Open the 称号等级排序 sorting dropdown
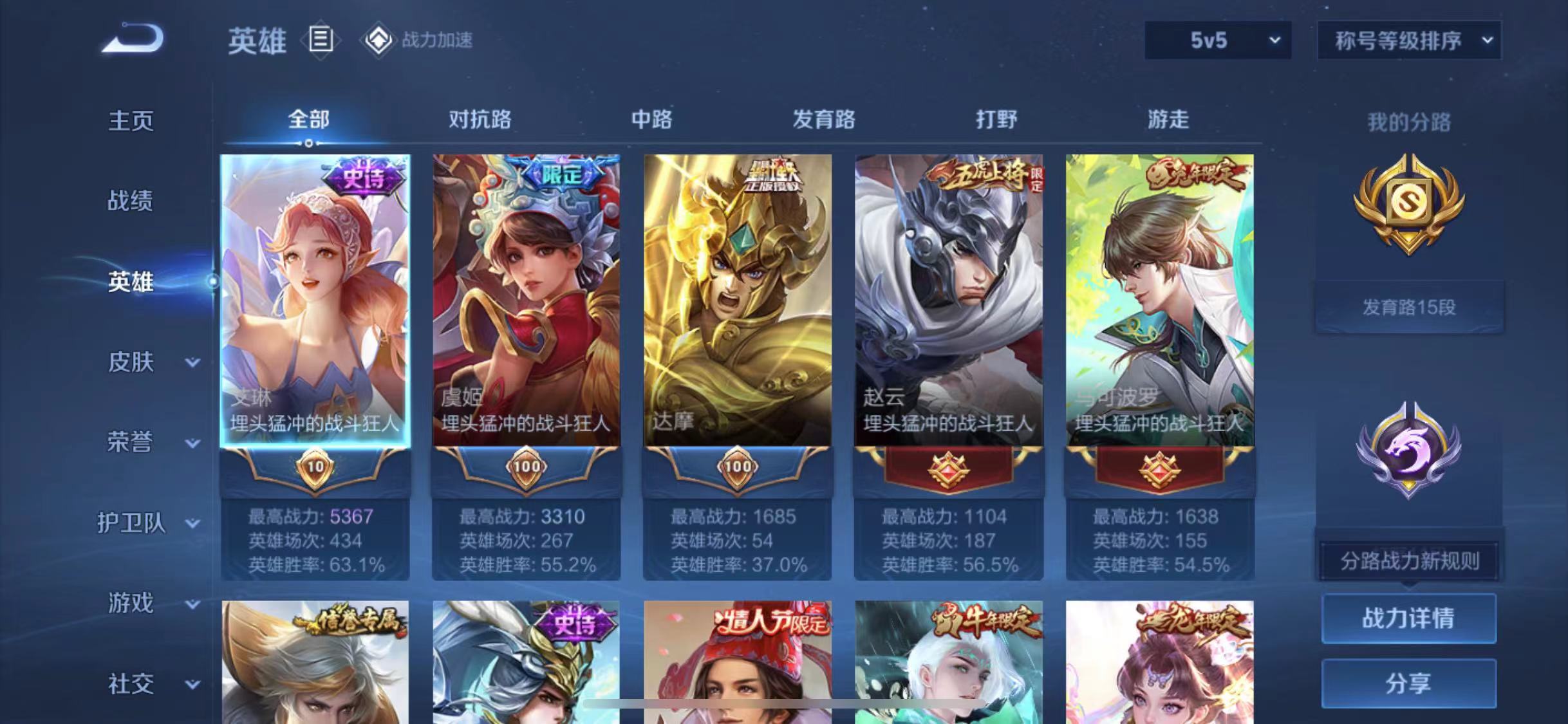This screenshot has height=724, width=1568. pyautogui.click(x=1408, y=40)
